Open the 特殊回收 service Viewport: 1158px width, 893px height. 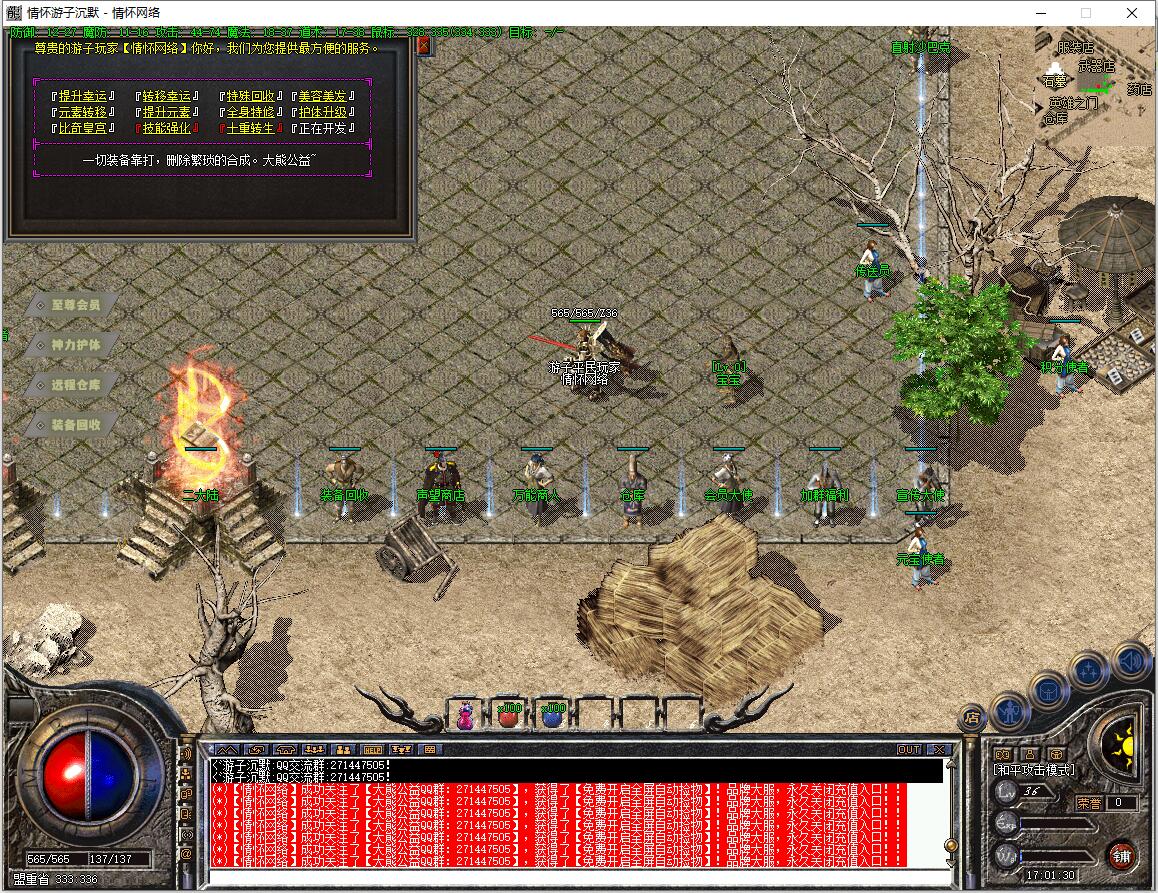tap(250, 96)
